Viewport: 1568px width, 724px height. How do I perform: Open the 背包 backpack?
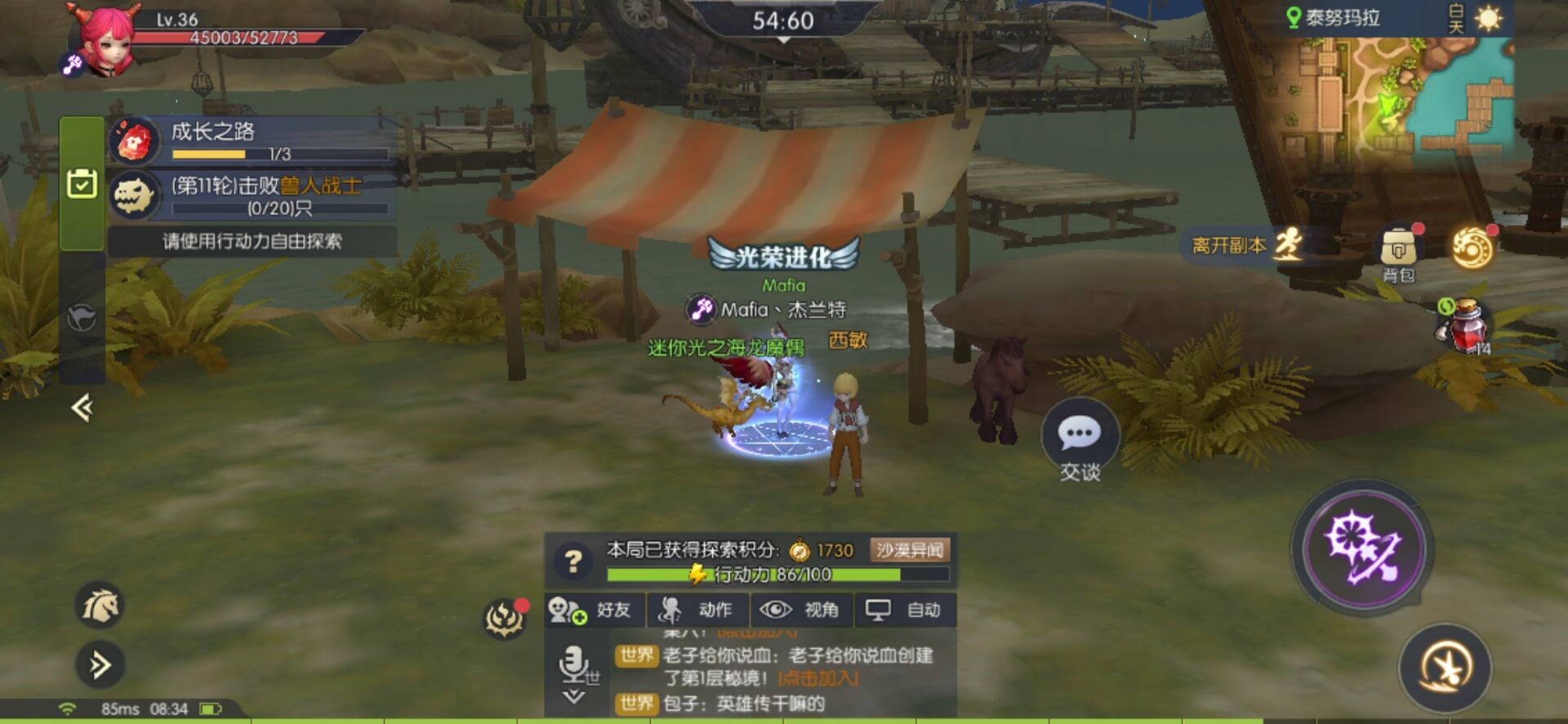1398,252
